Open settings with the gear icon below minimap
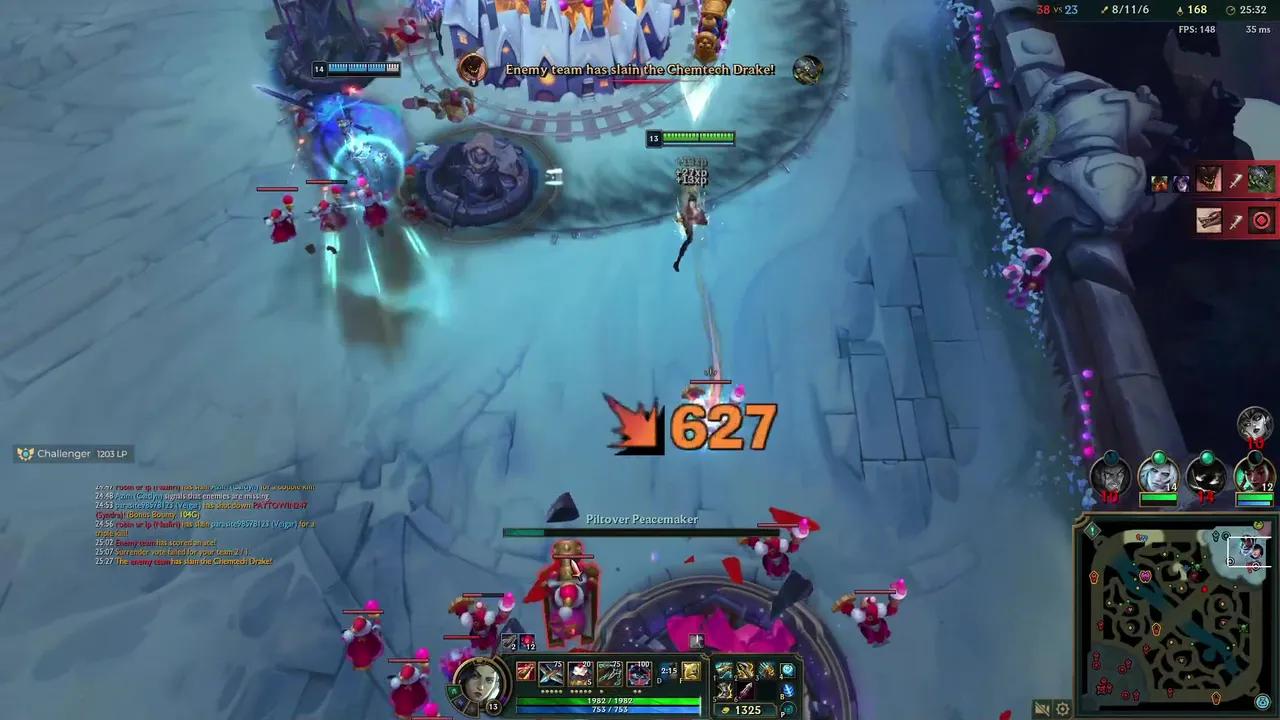Viewport: 1280px width, 720px height. pyautogui.click(x=1062, y=707)
